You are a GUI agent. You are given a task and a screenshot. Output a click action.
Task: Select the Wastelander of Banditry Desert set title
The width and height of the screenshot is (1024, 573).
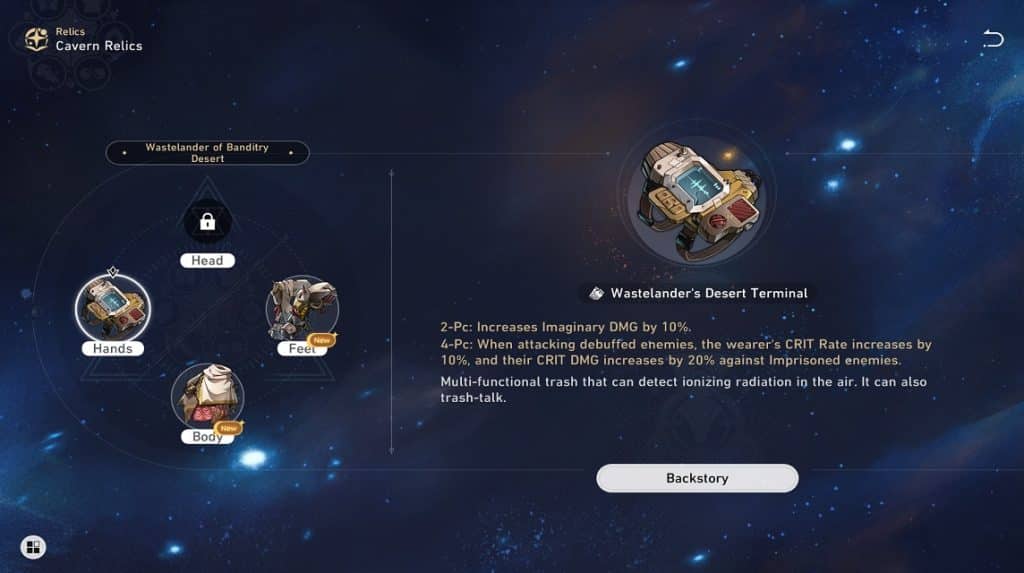coord(207,153)
